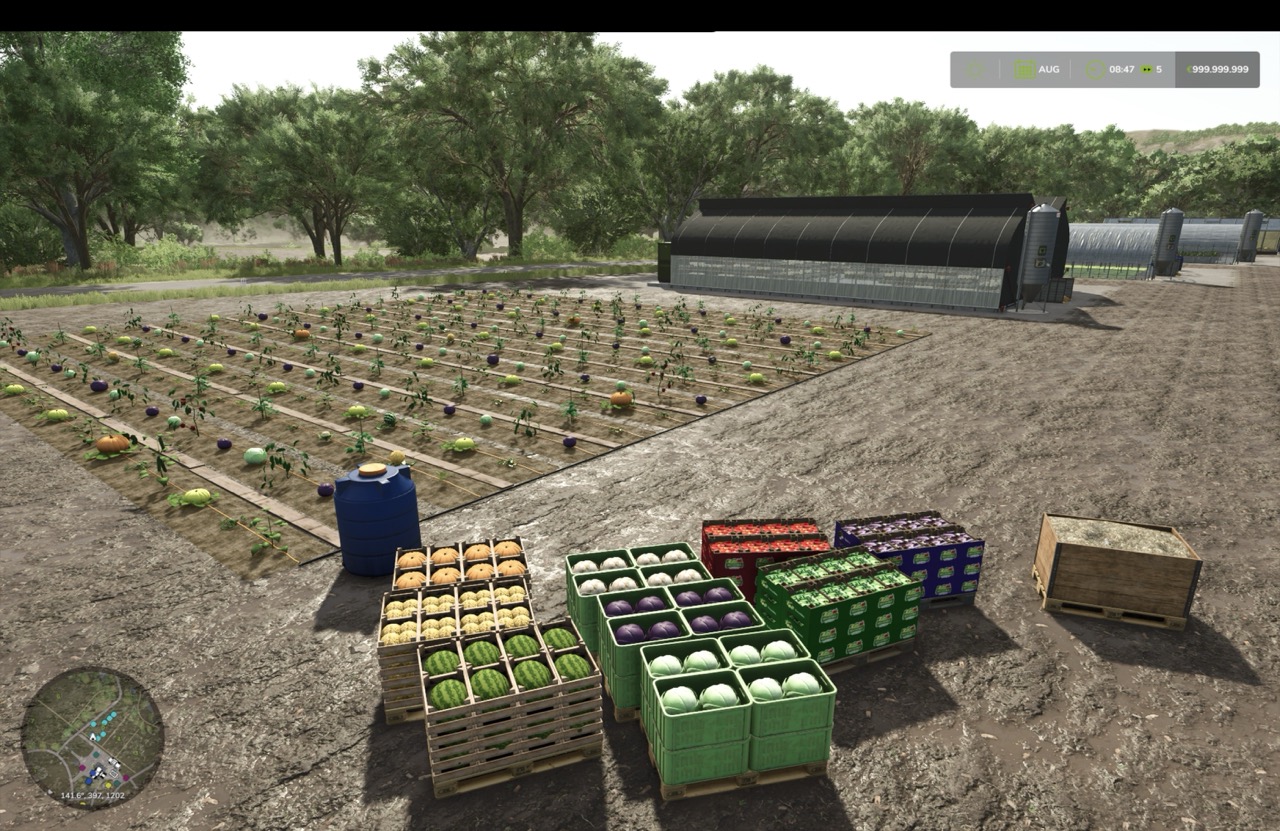This screenshot has width=1280, height=831.
Task: Click the coordinates text below the minimap
Action: pyautogui.click(x=92, y=795)
